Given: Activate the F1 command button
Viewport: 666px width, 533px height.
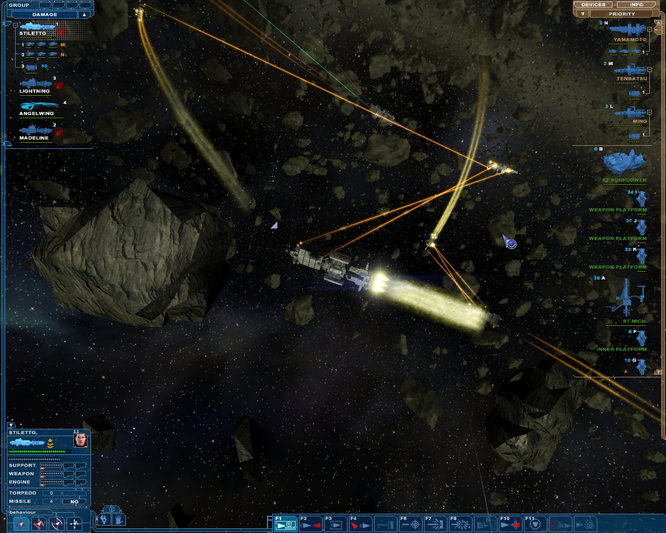Looking at the screenshot, I should point(285,523).
